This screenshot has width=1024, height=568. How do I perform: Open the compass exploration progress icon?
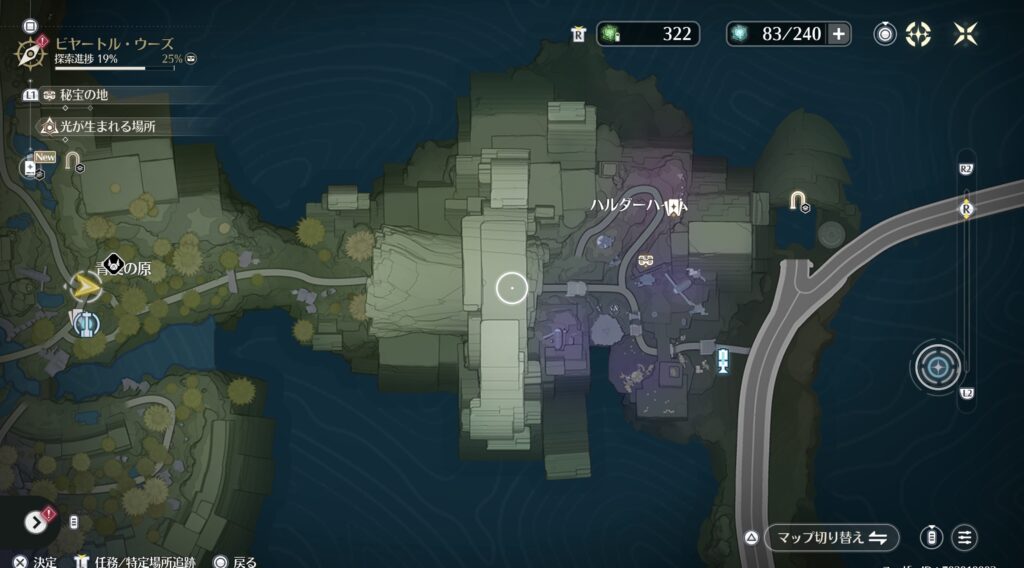pos(34,50)
